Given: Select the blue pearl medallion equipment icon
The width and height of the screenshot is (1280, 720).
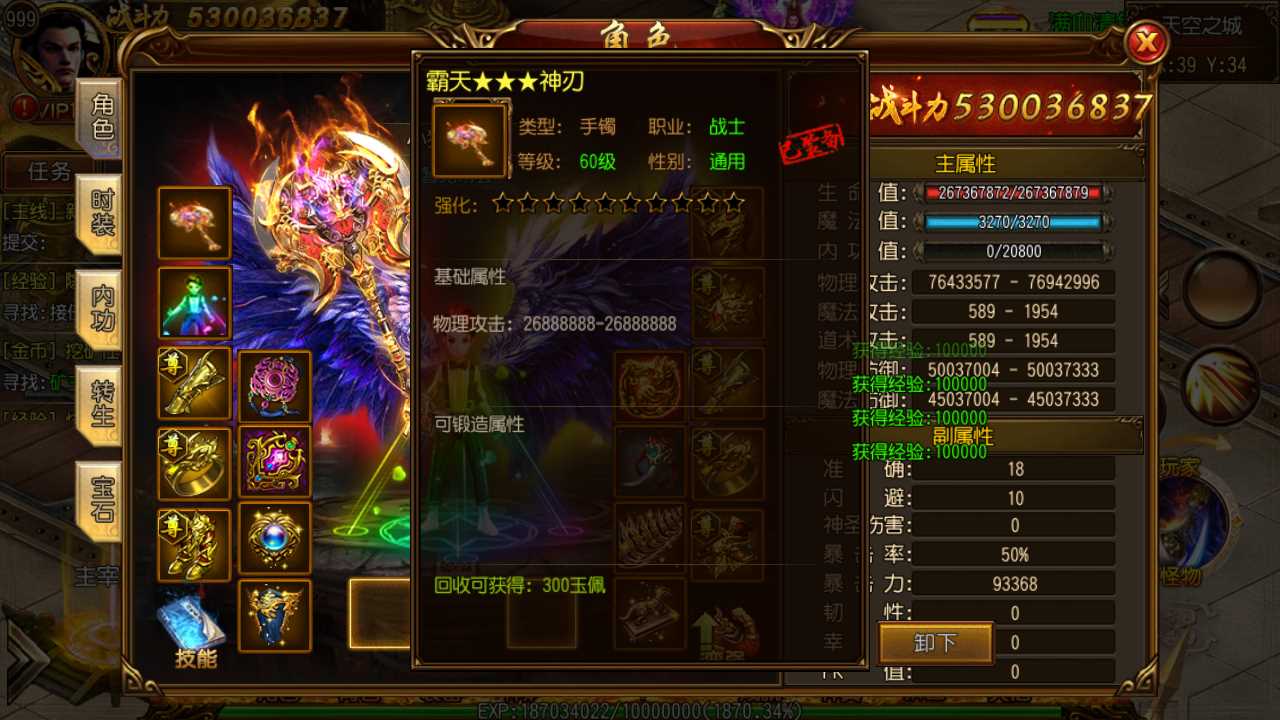Looking at the screenshot, I should pos(275,538).
